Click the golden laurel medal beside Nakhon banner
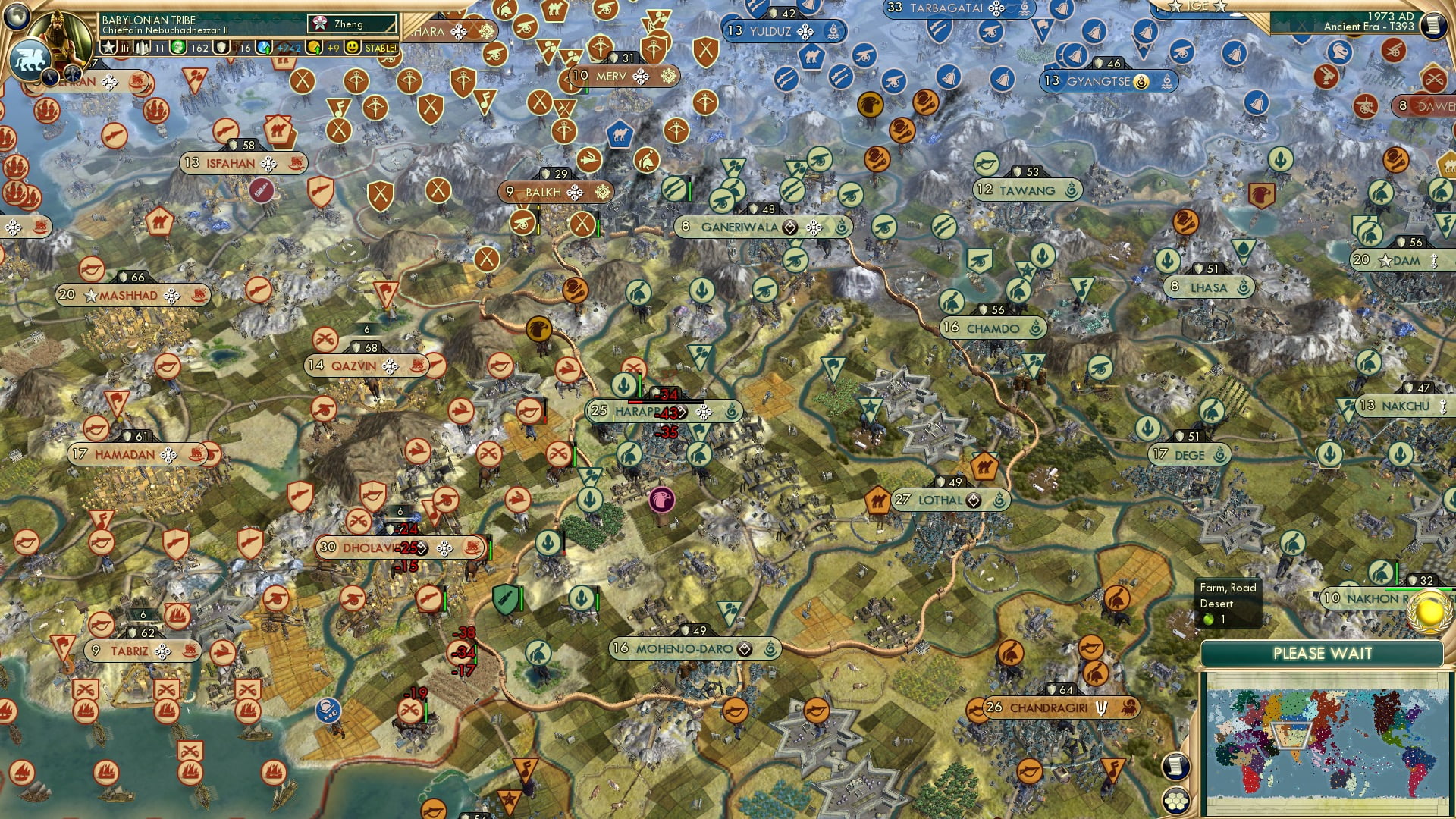 tap(1427, 610)
